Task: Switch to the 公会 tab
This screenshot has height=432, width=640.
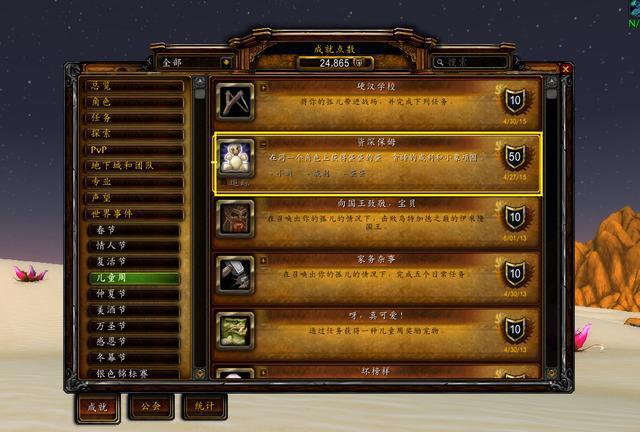Action: (152, 407)
